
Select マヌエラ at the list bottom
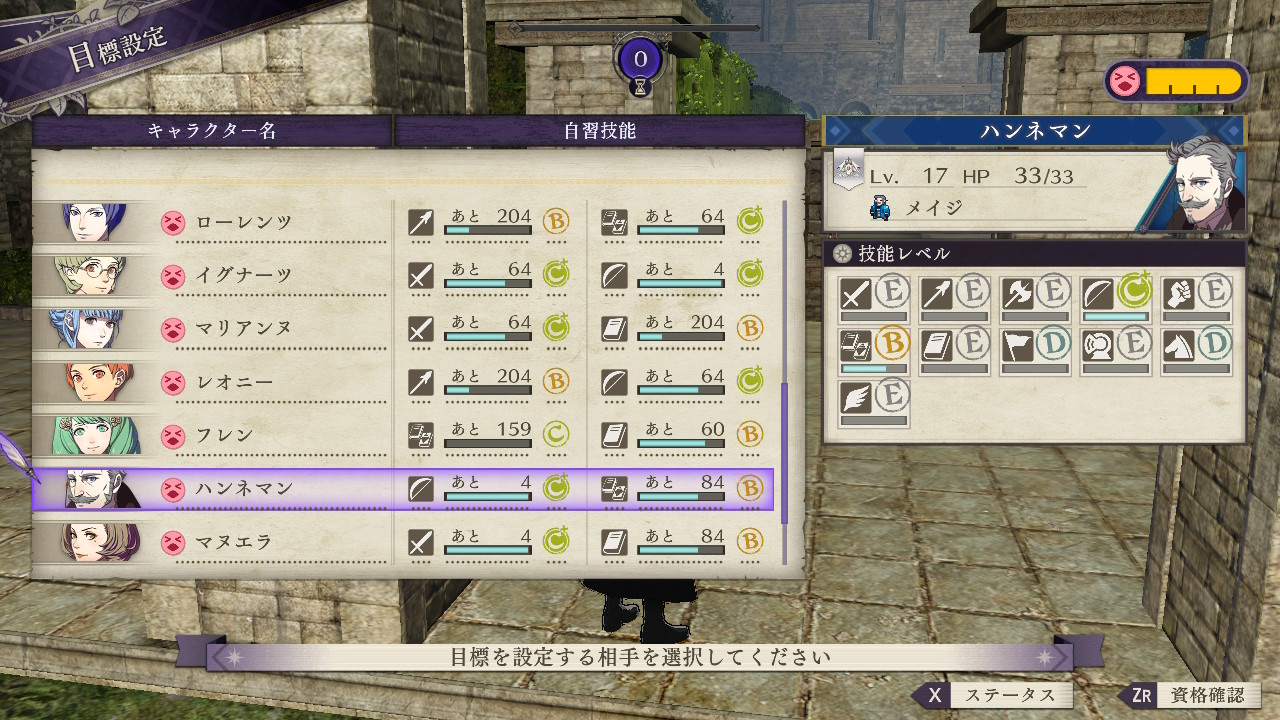click(243, 542)
